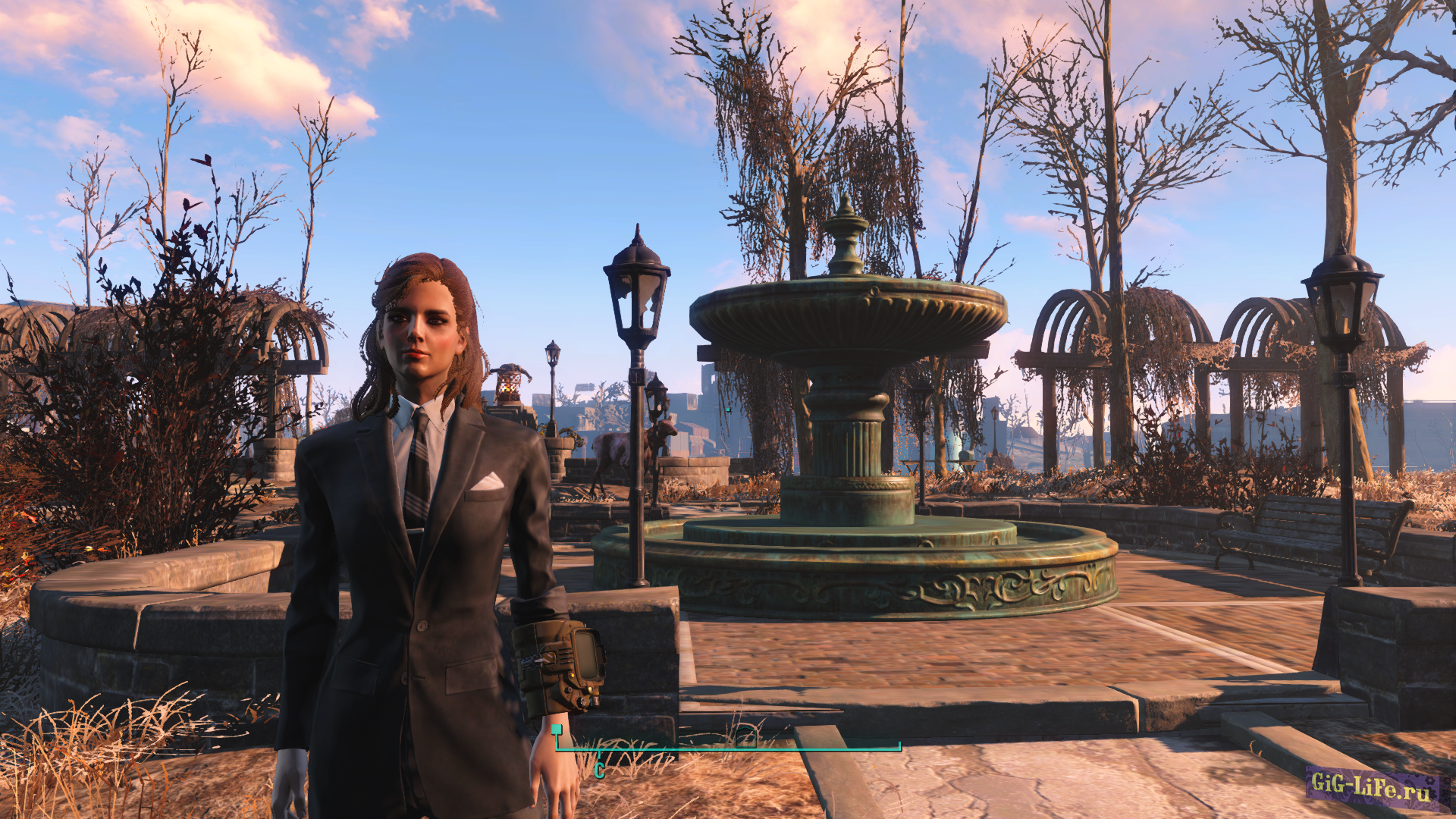Click the compass bar on the HUD

(728, 749)
